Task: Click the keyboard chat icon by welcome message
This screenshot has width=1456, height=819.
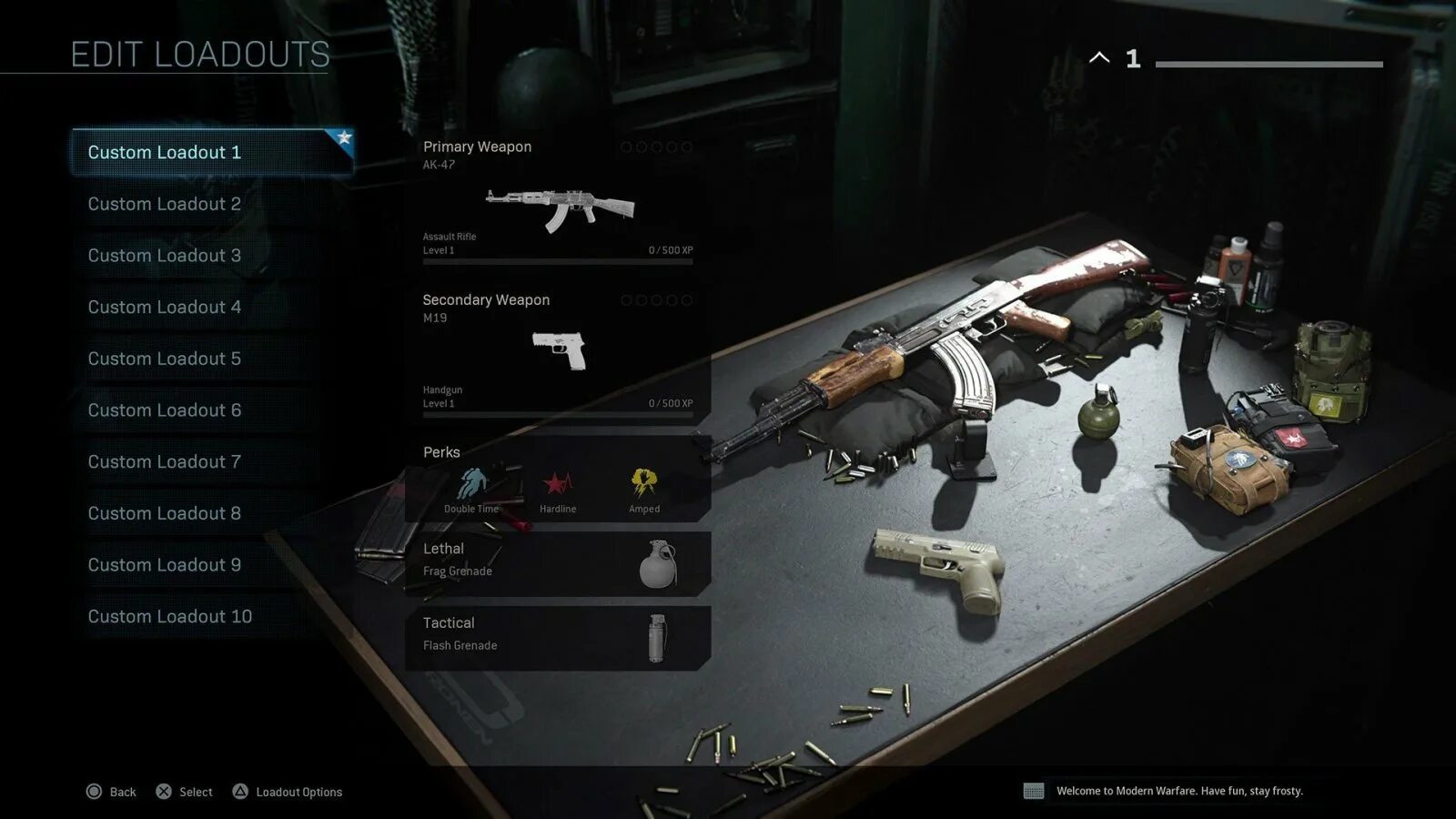Action: click(1034, 791)
